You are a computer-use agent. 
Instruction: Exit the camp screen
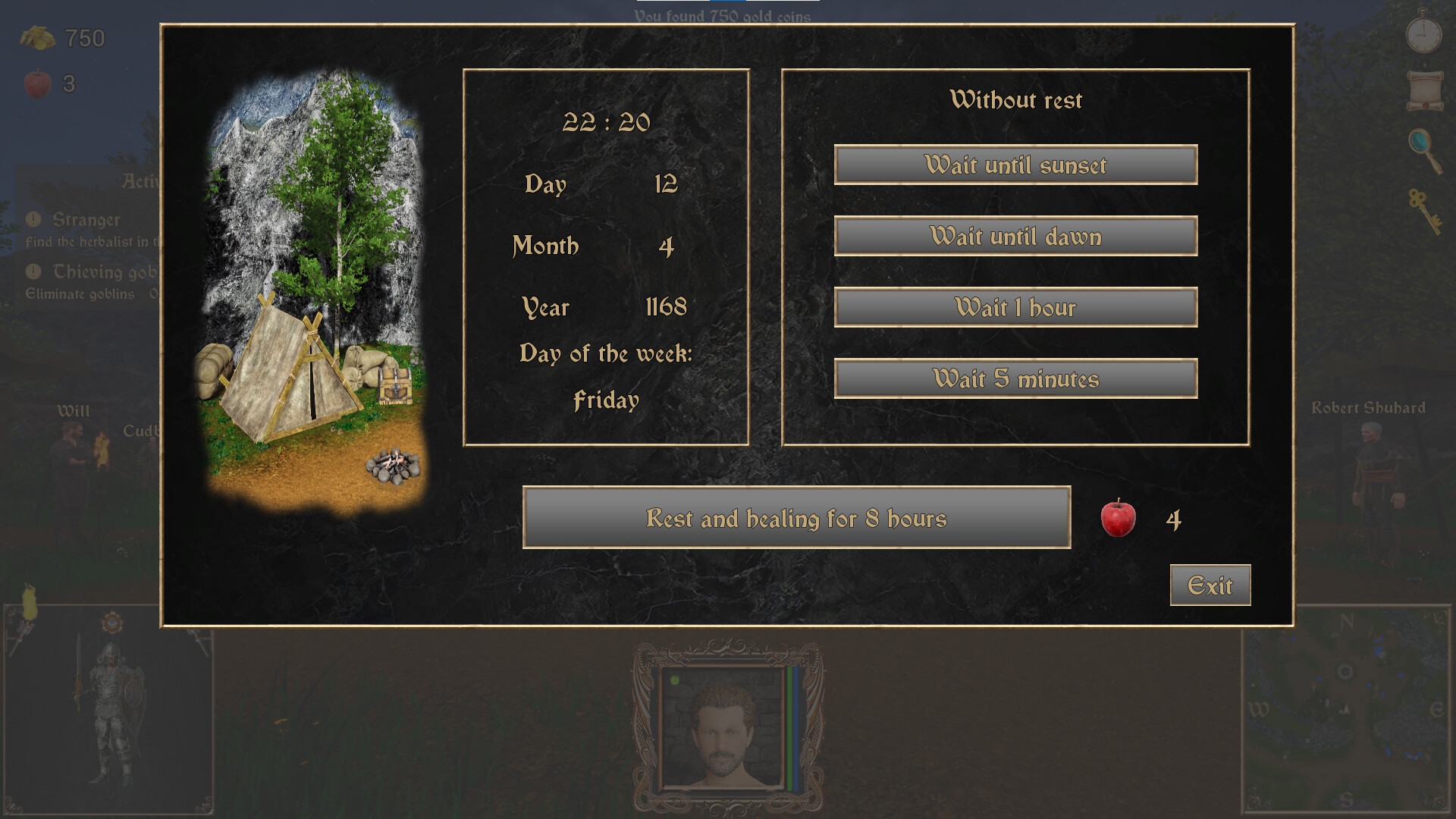(x=1210, y=585)
